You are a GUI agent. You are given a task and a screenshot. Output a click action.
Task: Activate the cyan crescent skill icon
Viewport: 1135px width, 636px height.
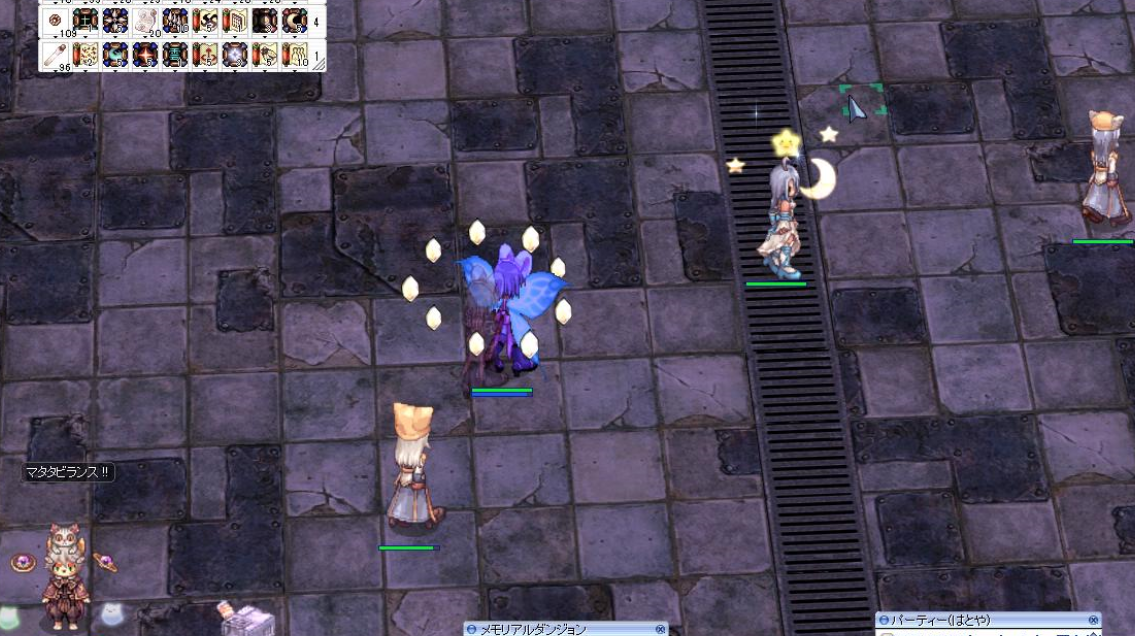click(115, 54)
